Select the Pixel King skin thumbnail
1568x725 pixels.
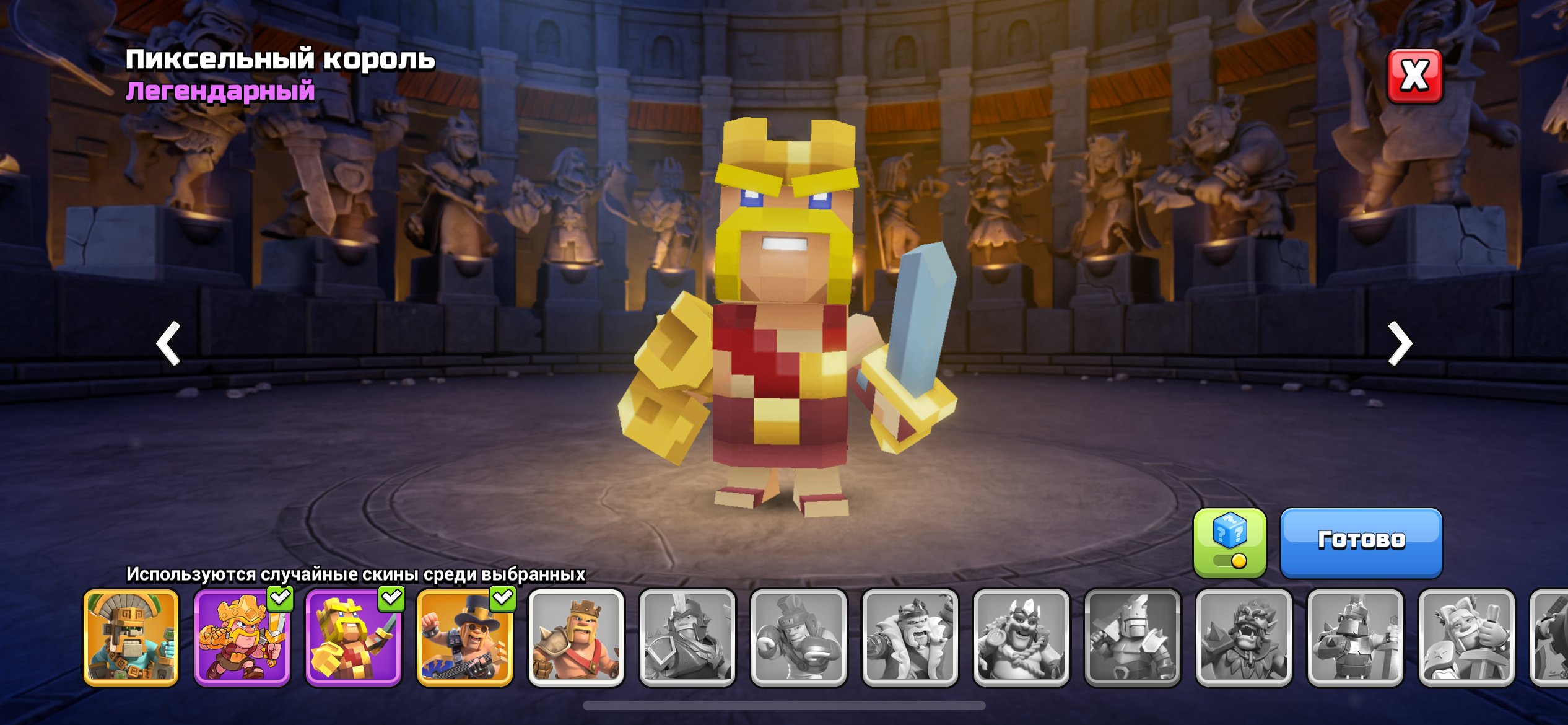coord(354,638)
